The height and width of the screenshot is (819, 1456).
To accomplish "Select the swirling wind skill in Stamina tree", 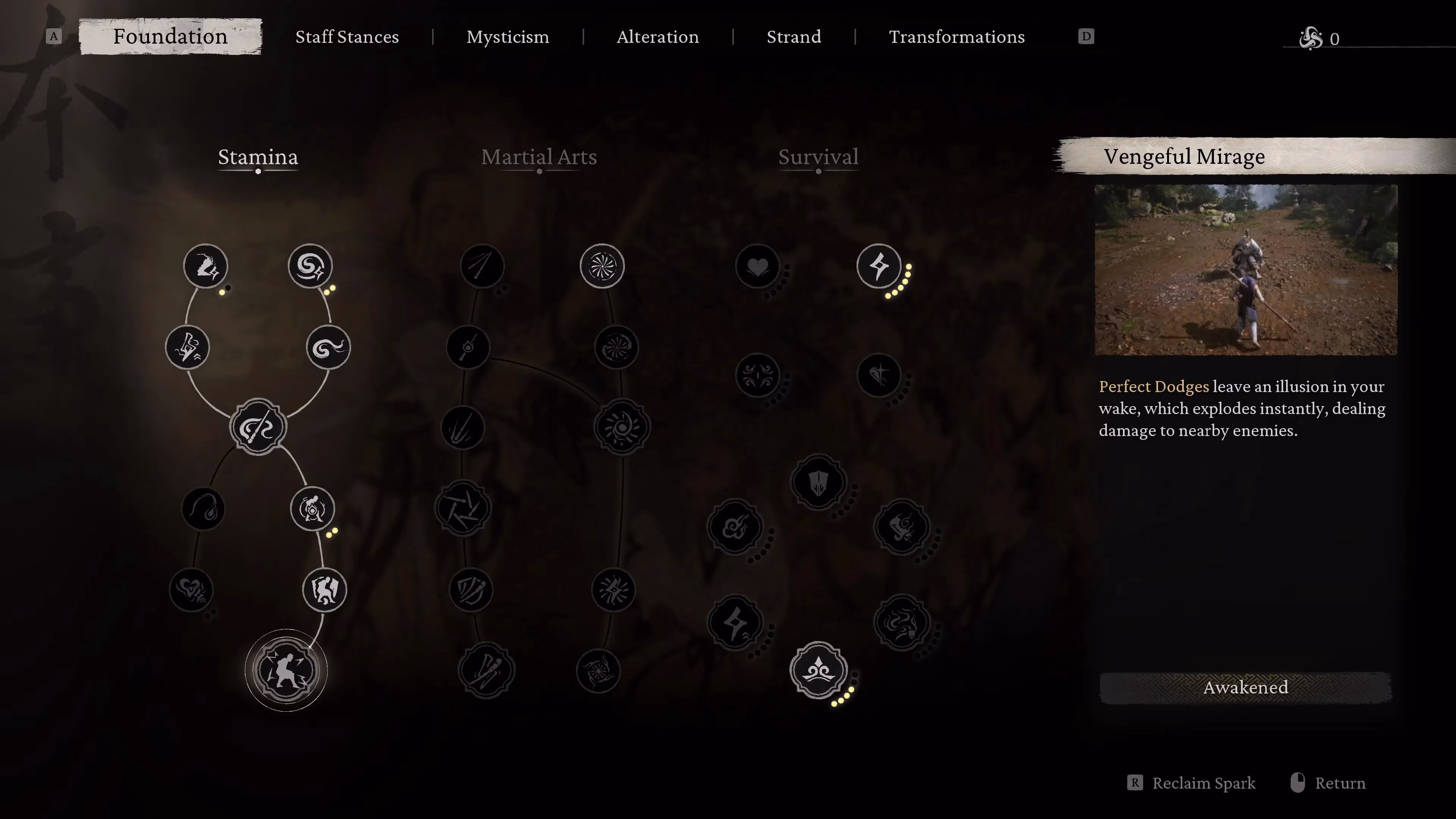I will click(x=310, y=266).
